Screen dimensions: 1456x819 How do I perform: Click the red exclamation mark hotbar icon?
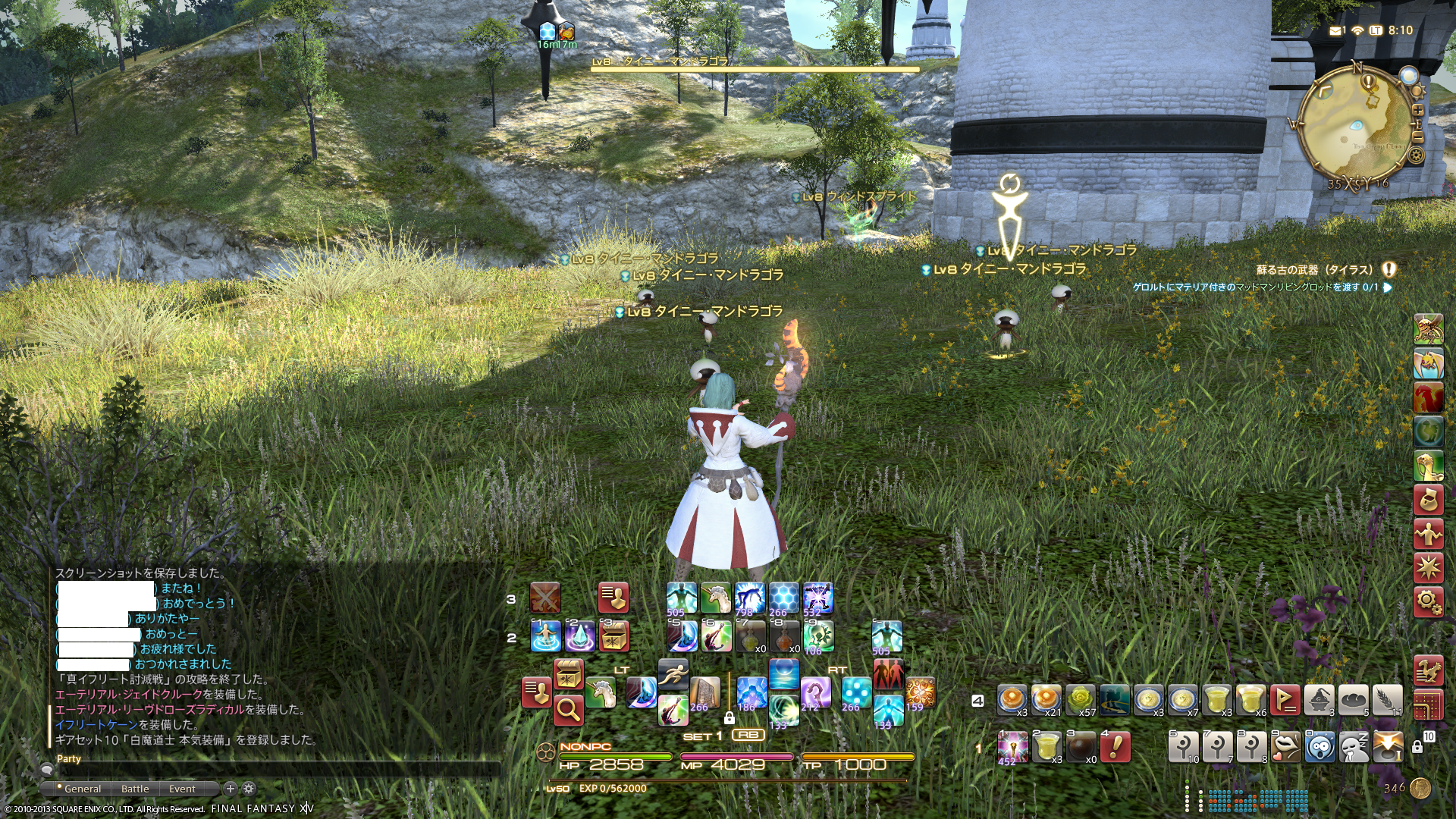[1115, 747]
